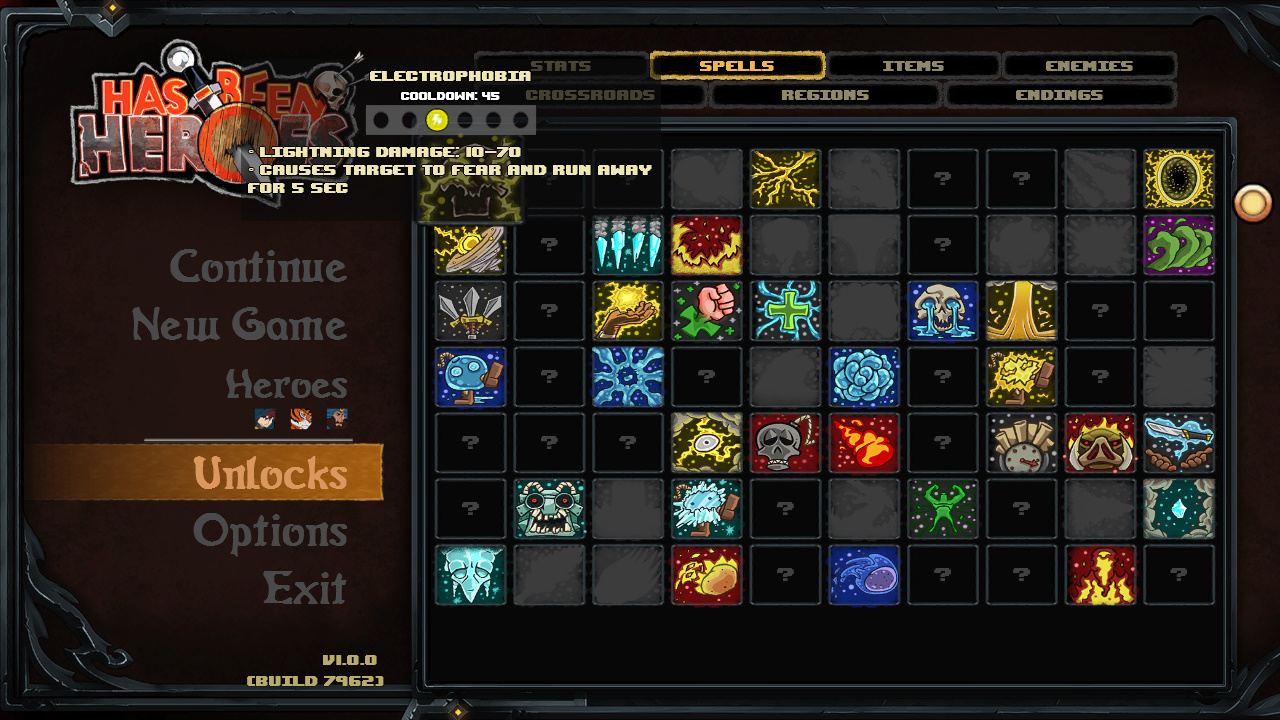Start a New Game
Viewport: 1280px width, 720px height.
[239, 325]
